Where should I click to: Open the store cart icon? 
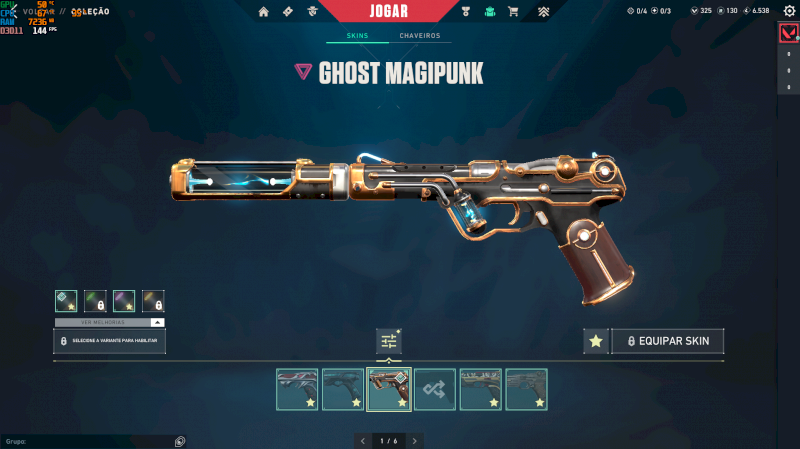pyautogui.click(x=513, y=12)
